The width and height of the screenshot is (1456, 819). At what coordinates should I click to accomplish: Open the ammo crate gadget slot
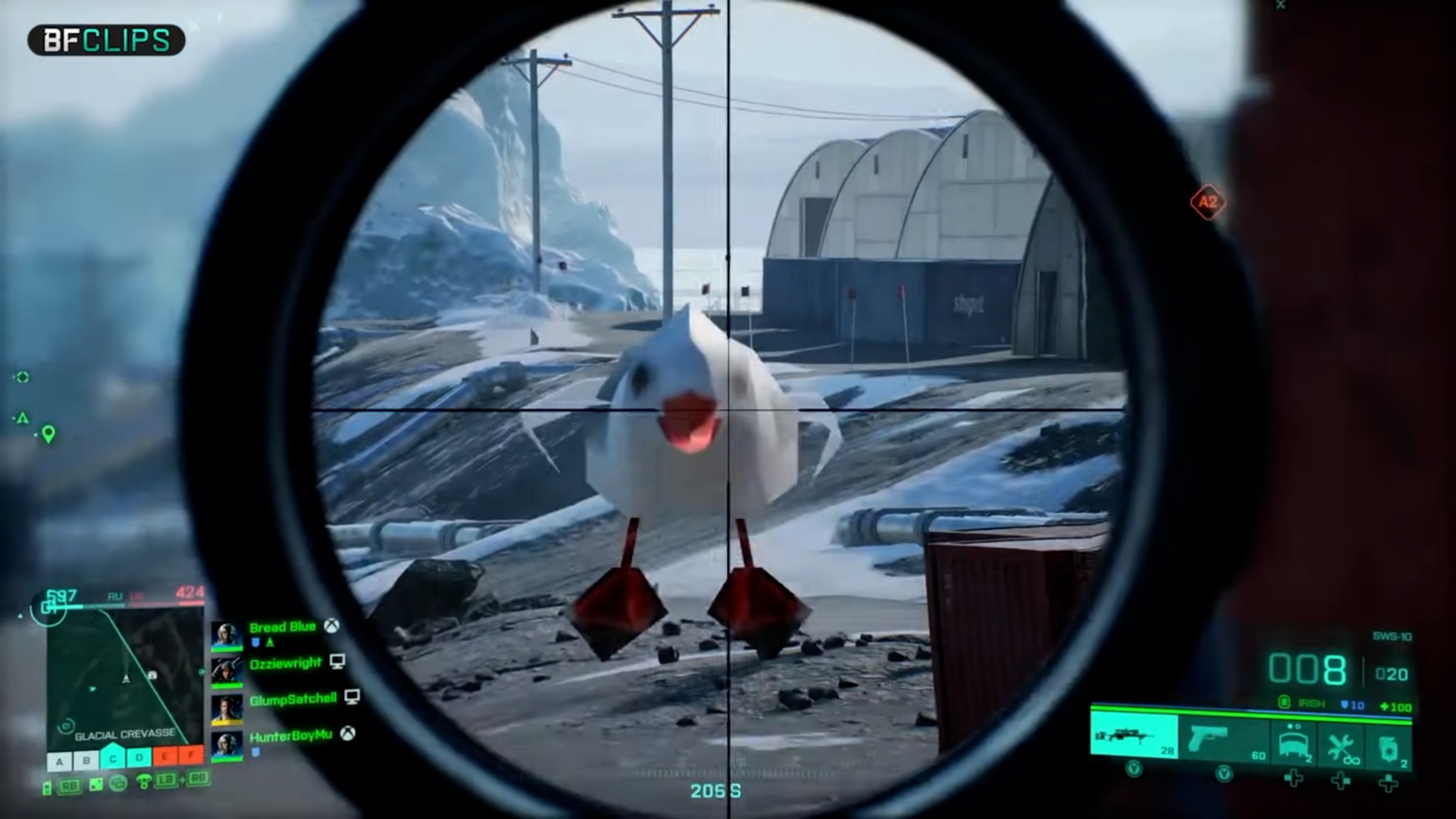click(x=1294, y=740)
